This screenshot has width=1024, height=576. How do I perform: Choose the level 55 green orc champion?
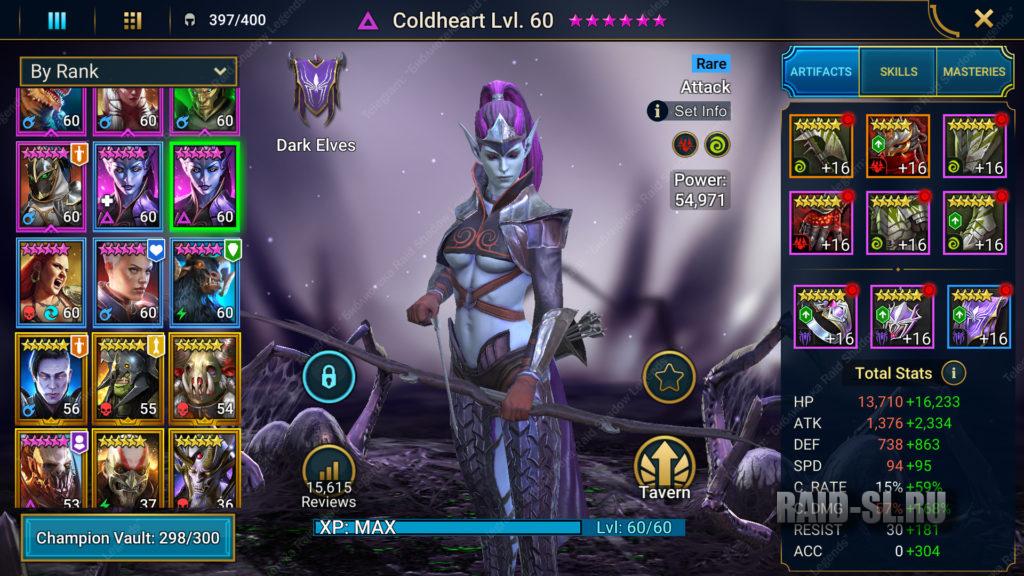pyautogui.click(x=128, y=377)
